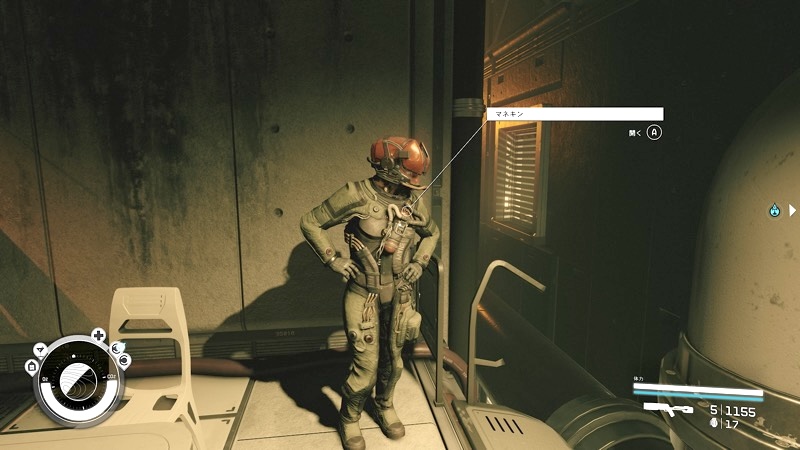Select the building marker beside the watch
The width and height of the screenshot is (800, 450).
(32, 367)
